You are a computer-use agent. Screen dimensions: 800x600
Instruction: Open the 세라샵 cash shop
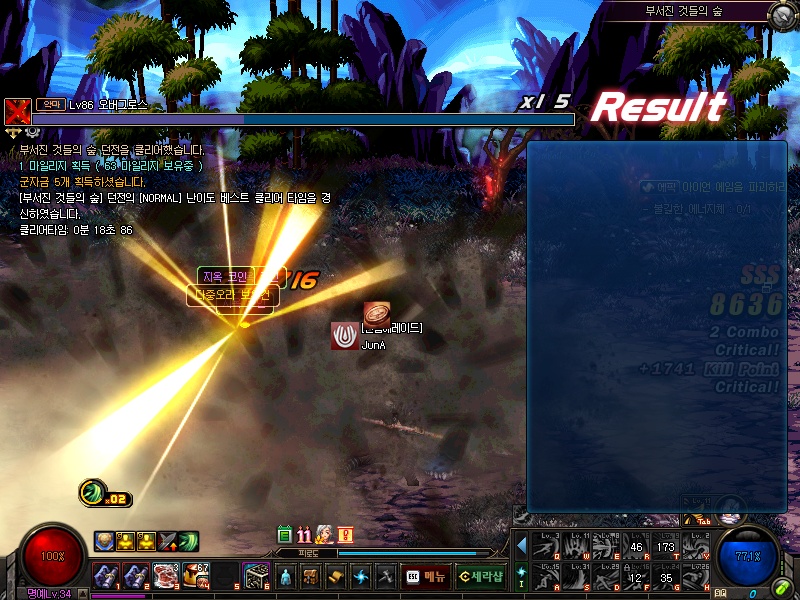tap(480, 576)
